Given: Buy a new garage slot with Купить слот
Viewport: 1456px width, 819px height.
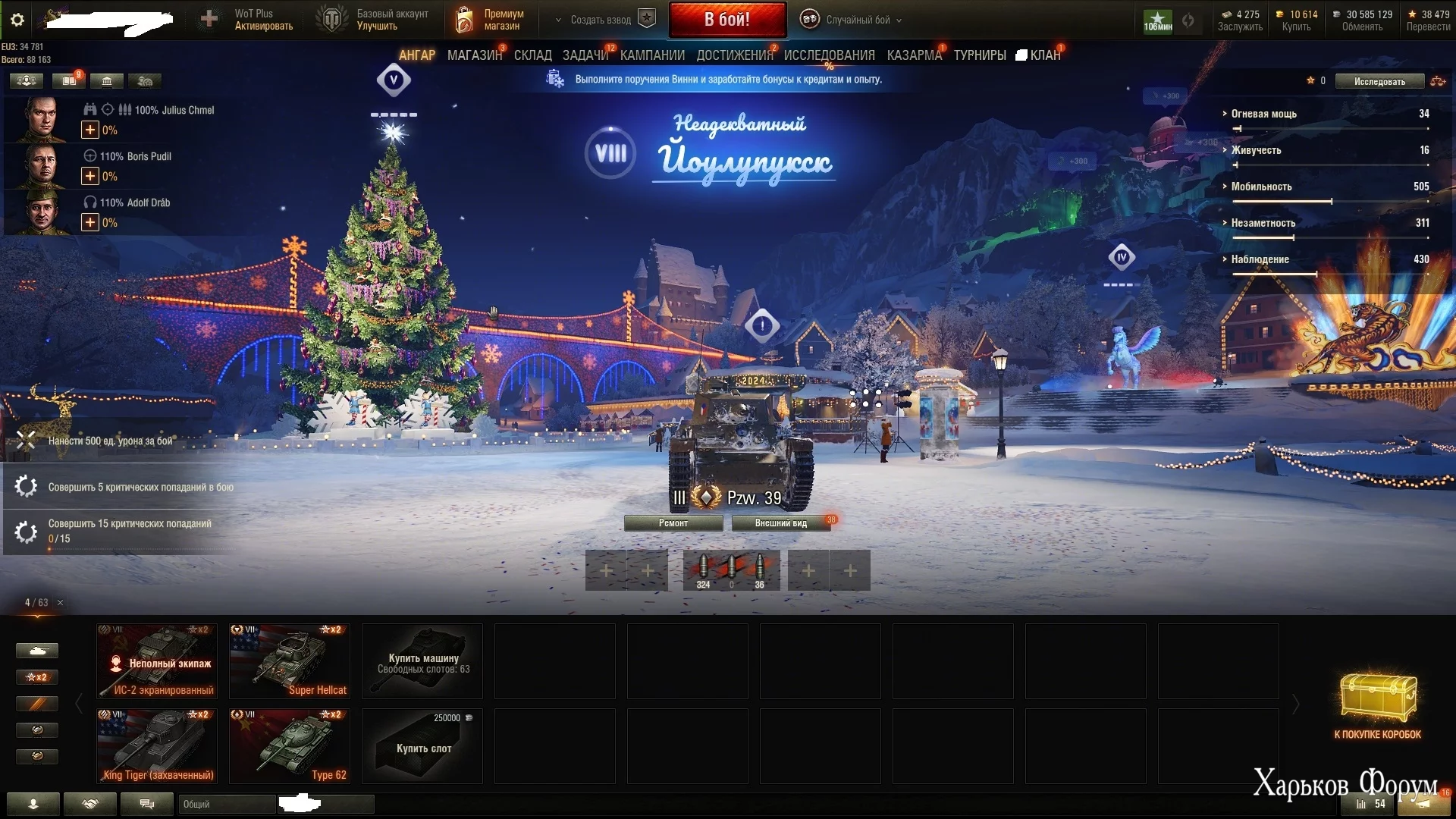Looking at the screenshot, I should [x=422, y=747].
